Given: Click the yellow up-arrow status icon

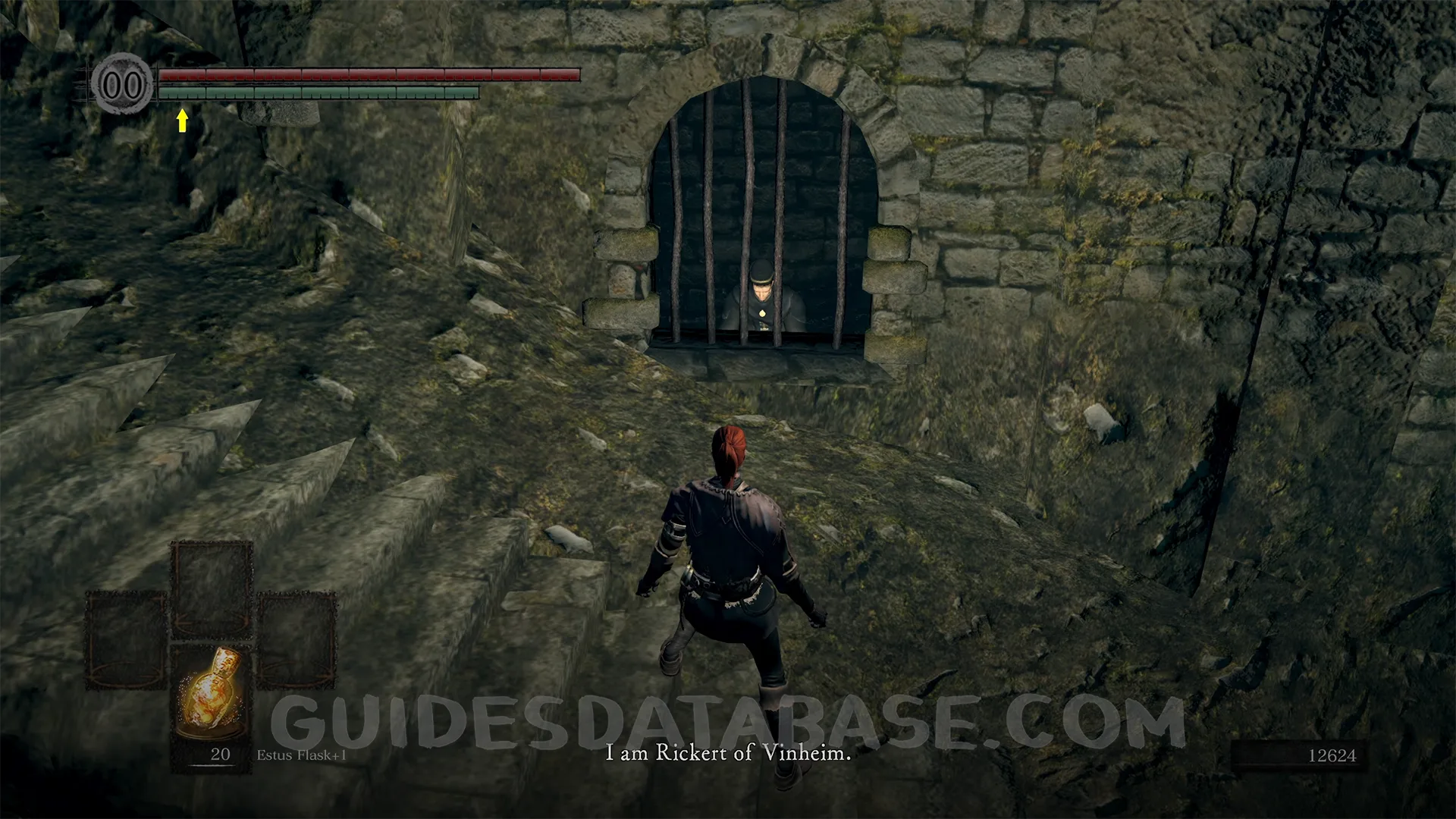Looking at the screenshot, I should point(182,120).
